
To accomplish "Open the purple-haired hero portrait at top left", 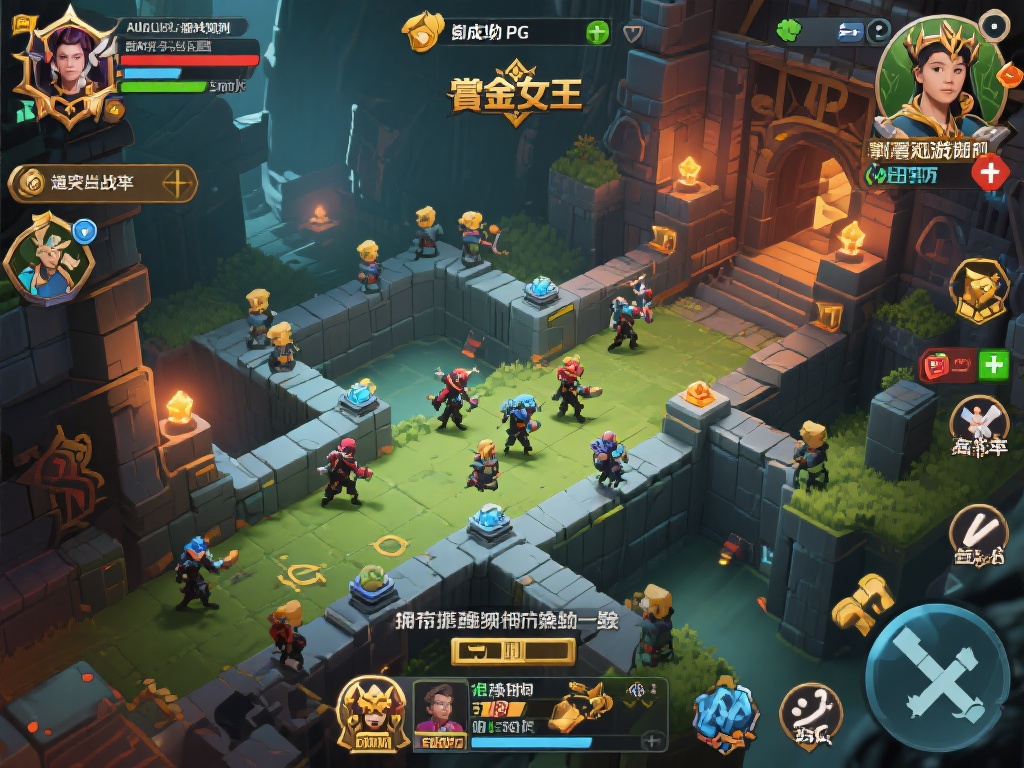I will pyautogui.click(x=64, y=66).
